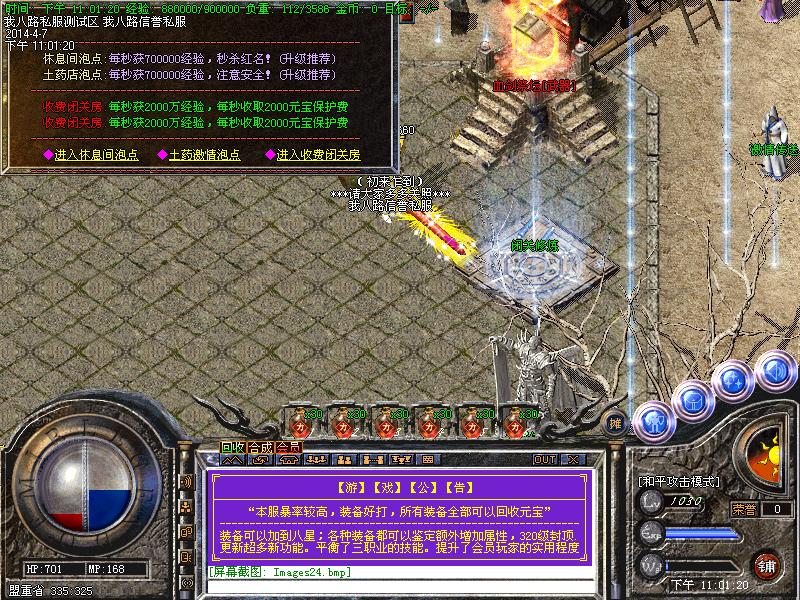
Task: Click the mountain-shaped chat channel button
Action: pyautogui.click(x=233, y=460)
